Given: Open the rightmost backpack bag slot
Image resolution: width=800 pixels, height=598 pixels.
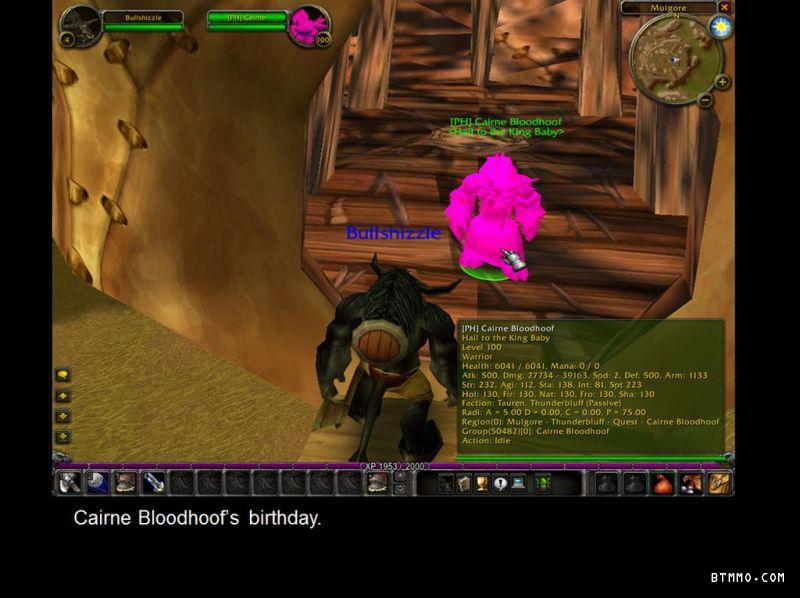Looking at the screenshot, I should click(x=720, y=484).
